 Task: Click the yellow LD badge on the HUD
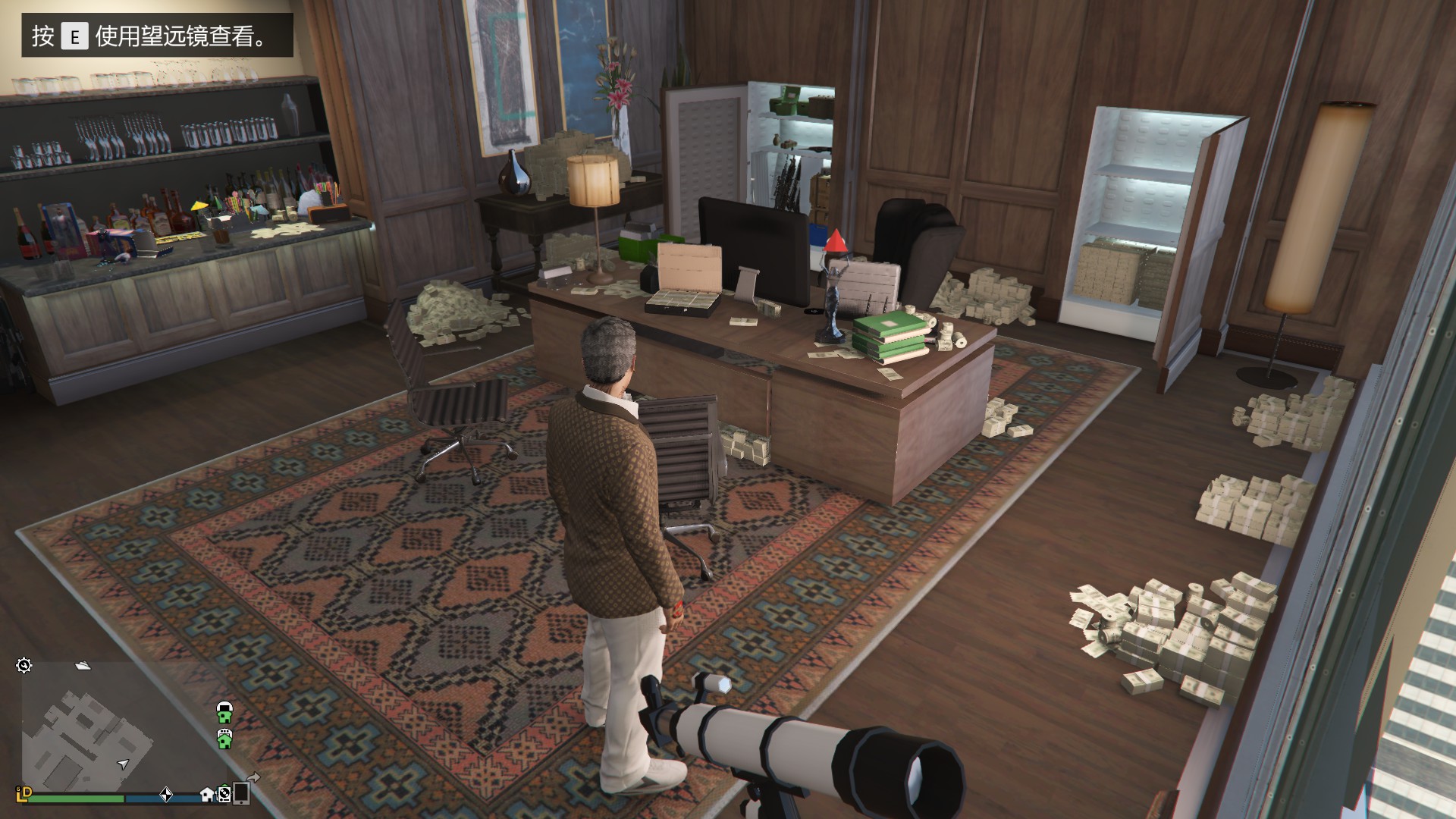[x=24, y=795]
